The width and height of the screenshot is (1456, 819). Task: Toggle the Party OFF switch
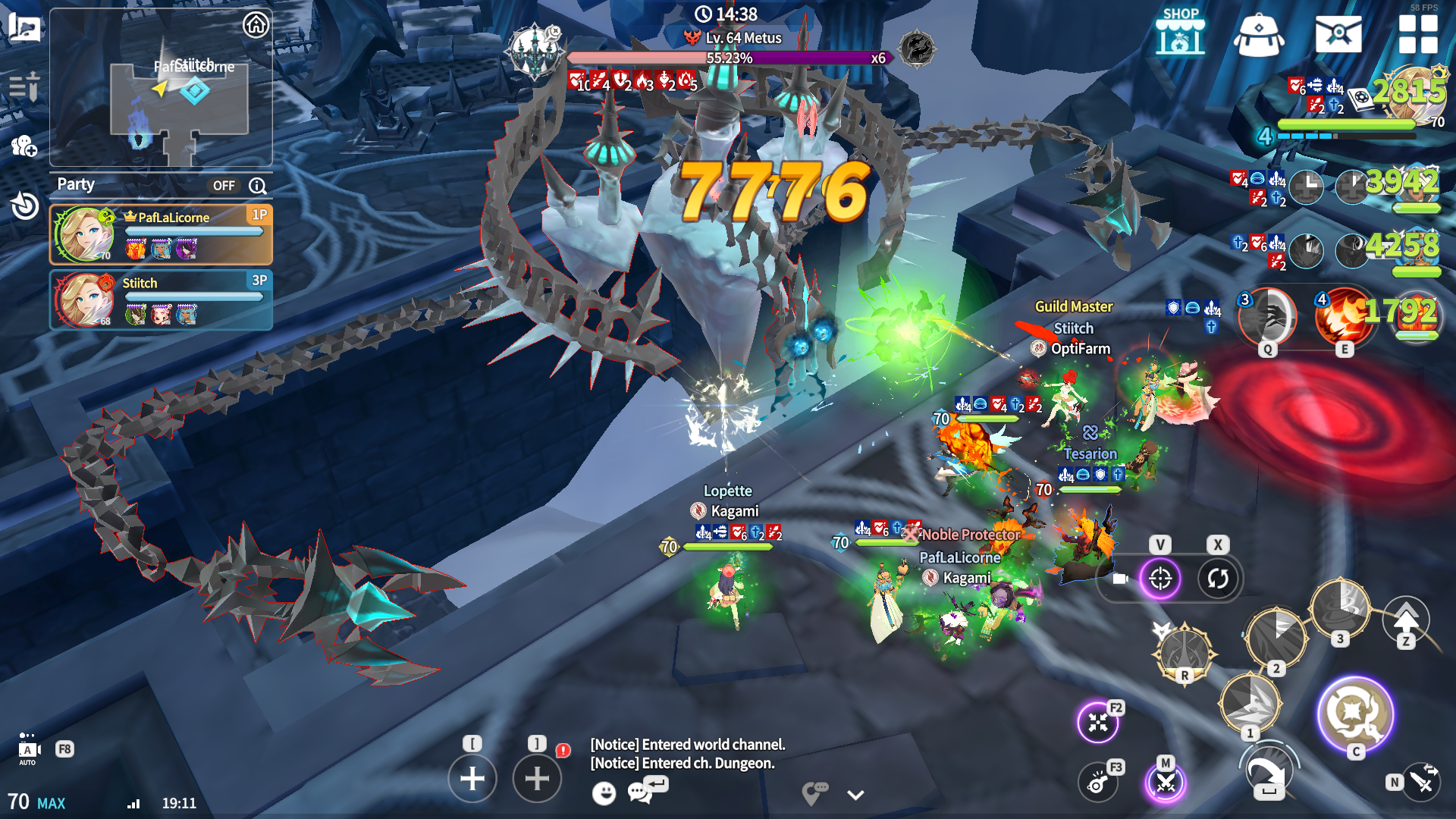(224, 186)
